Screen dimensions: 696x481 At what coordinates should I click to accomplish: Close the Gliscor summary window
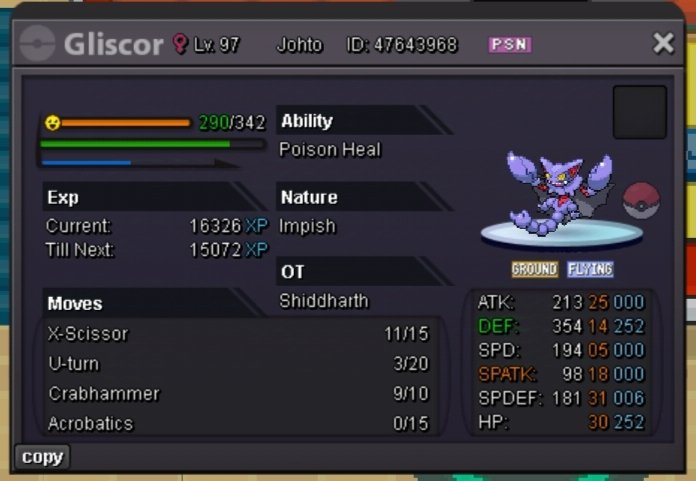663,43
